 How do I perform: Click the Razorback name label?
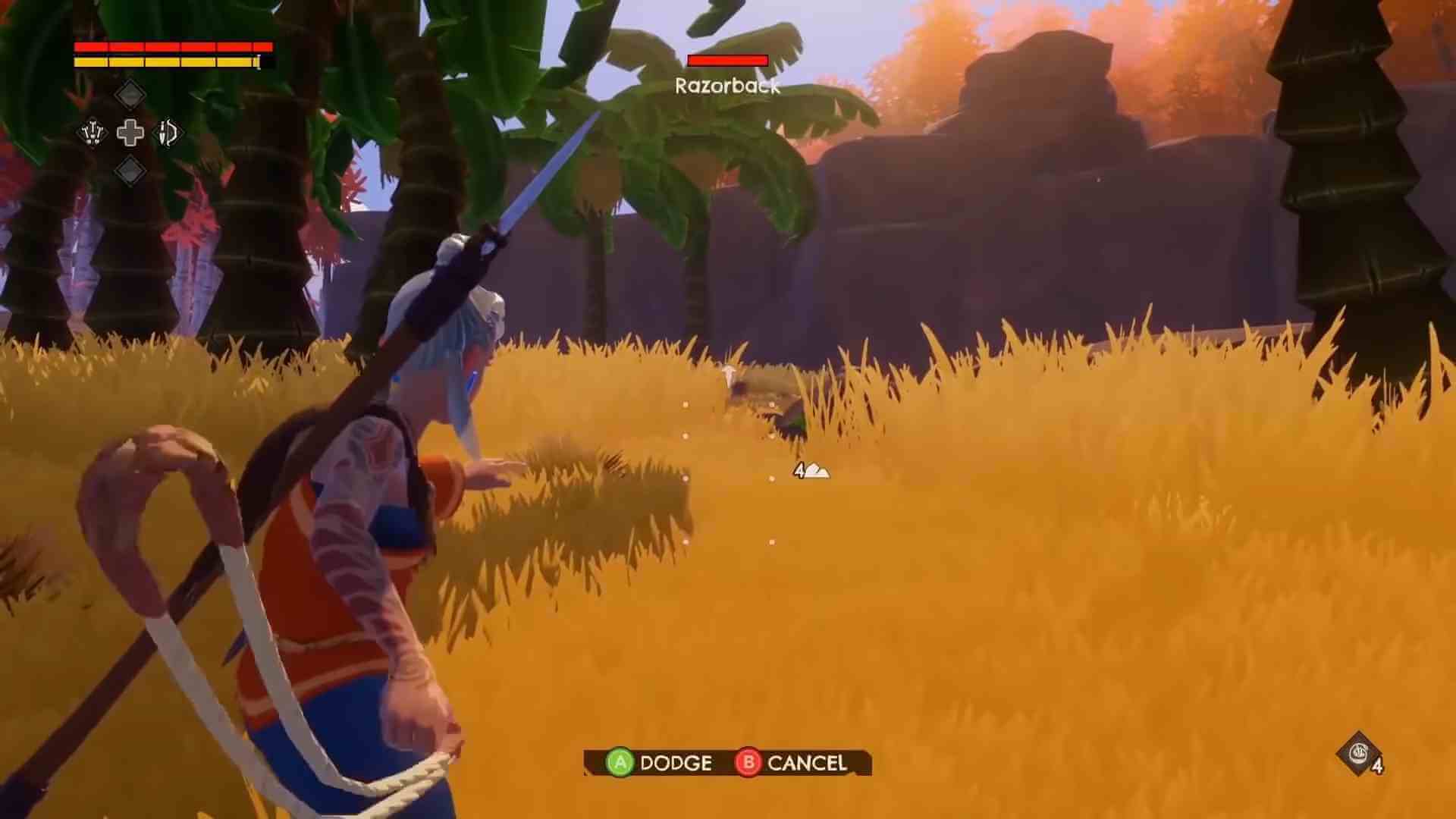(726, 87)
